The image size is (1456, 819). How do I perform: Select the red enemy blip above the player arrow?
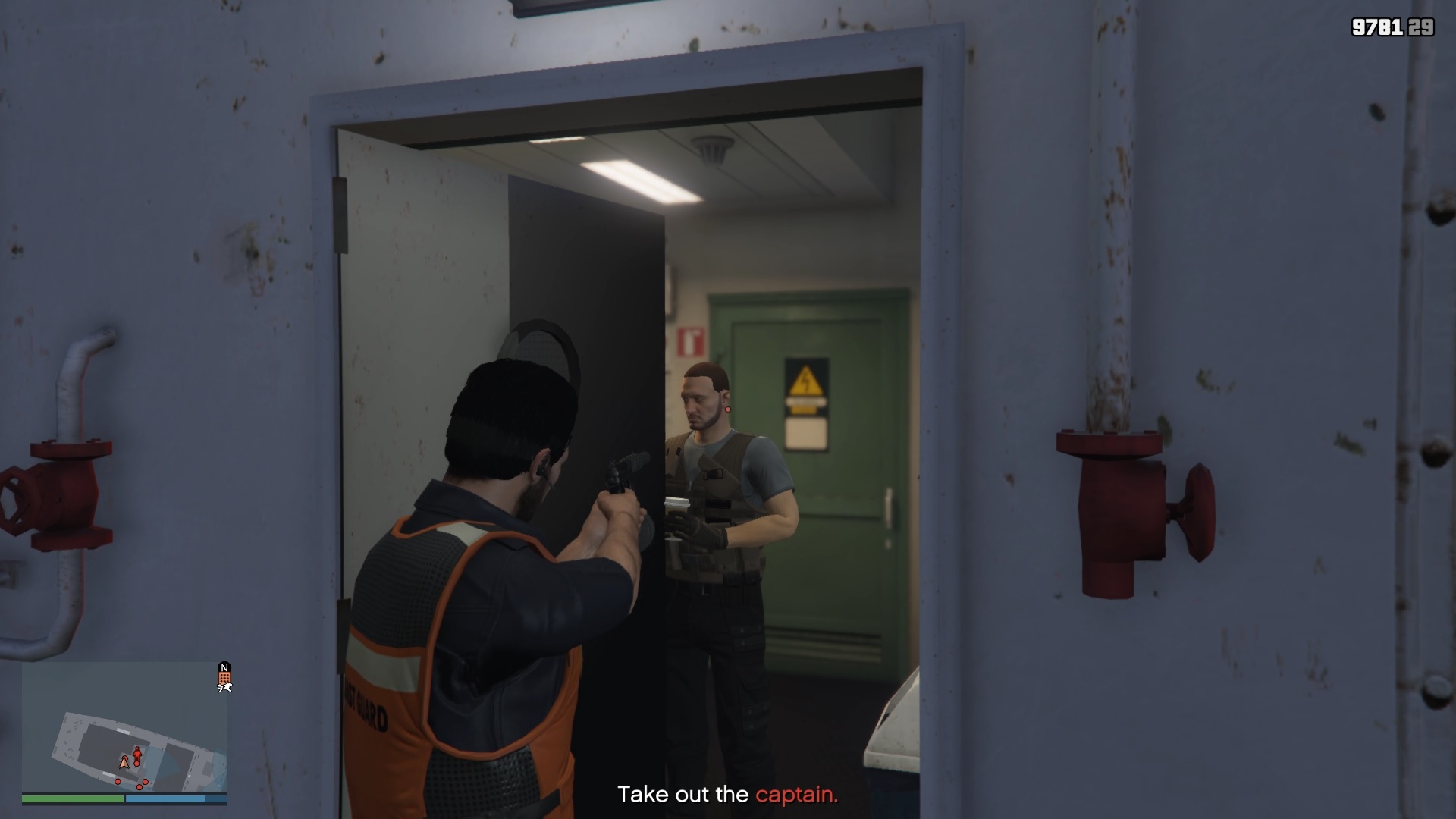[x=137, y=753]
